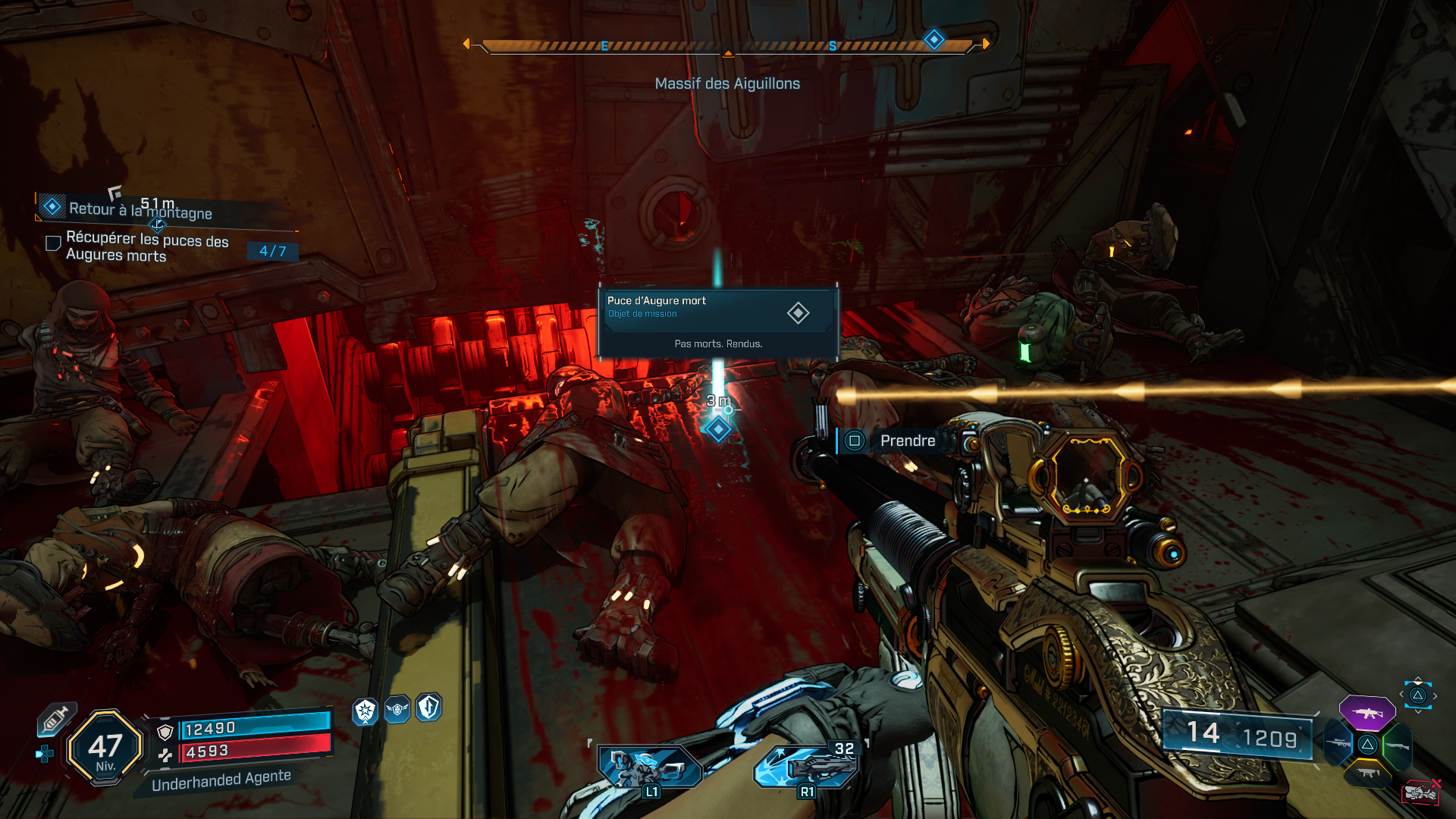The width and height of the screenshot is (1456, 819).
Task: Select the 'Puce d'Augure mort' item card
Action: [x=717, y=322]
